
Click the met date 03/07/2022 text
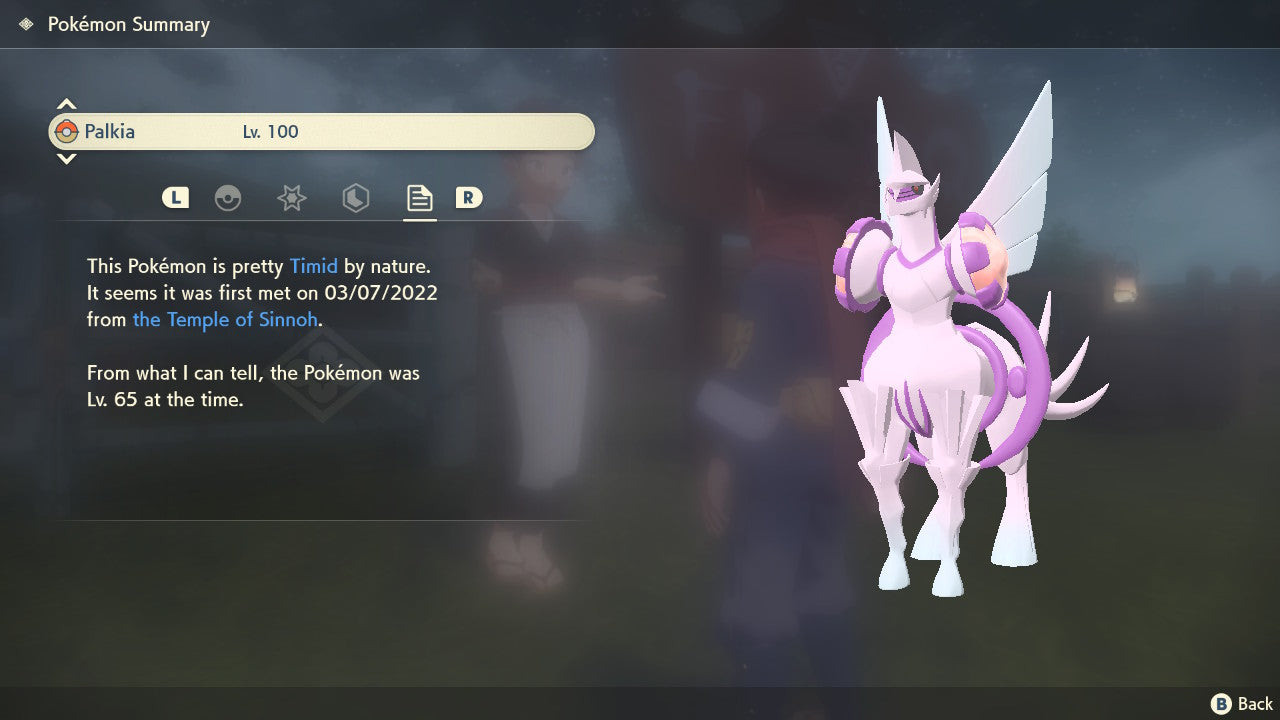click(x=382, y=293)
